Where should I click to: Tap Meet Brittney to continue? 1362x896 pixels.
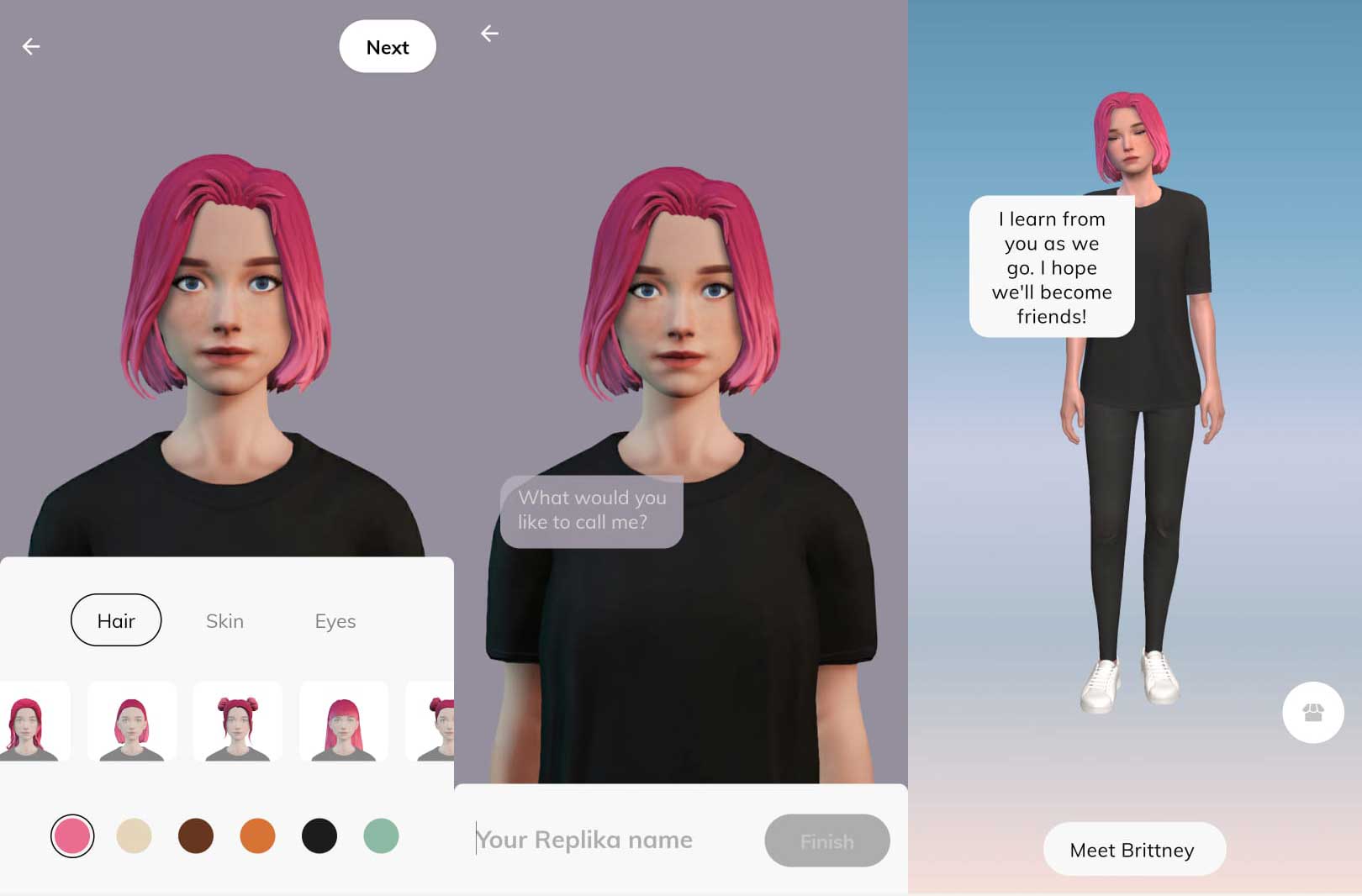click(1133, 849)
